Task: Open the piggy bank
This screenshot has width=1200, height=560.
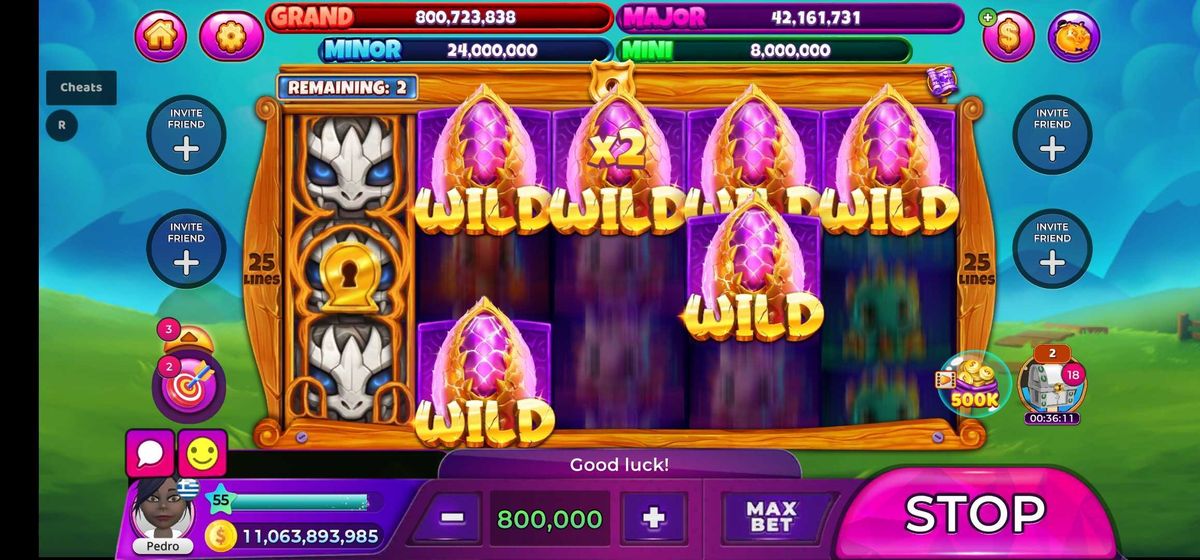Action: coord(1073,36)
